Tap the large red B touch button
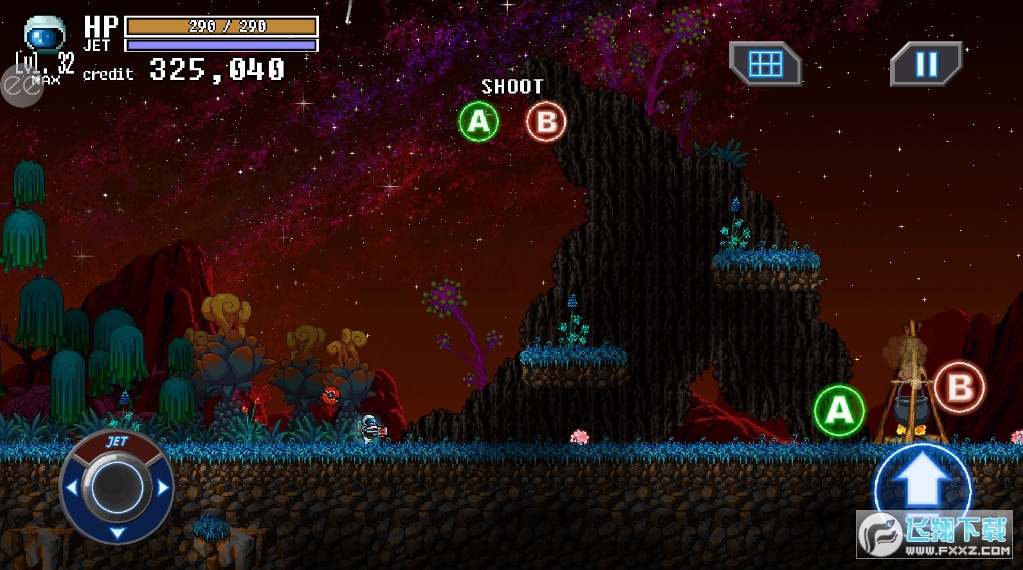Screen dimensions: 1023x570 tap(959, 387)
